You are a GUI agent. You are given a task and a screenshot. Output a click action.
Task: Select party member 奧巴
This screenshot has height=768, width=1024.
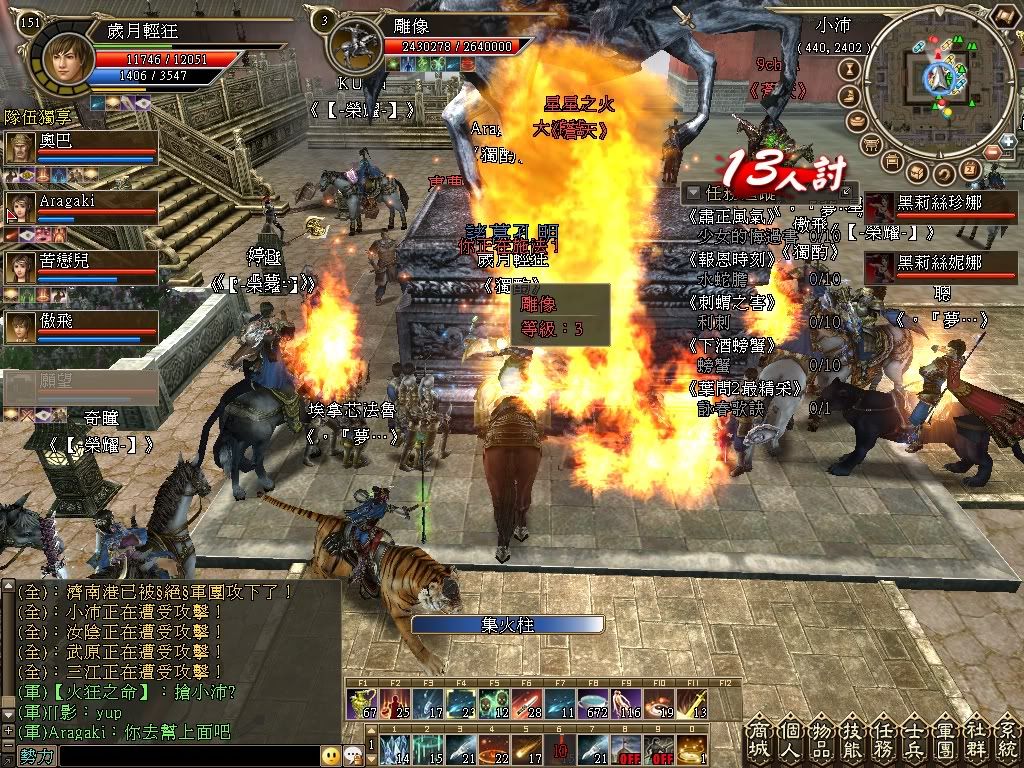(x=80, y=147)
